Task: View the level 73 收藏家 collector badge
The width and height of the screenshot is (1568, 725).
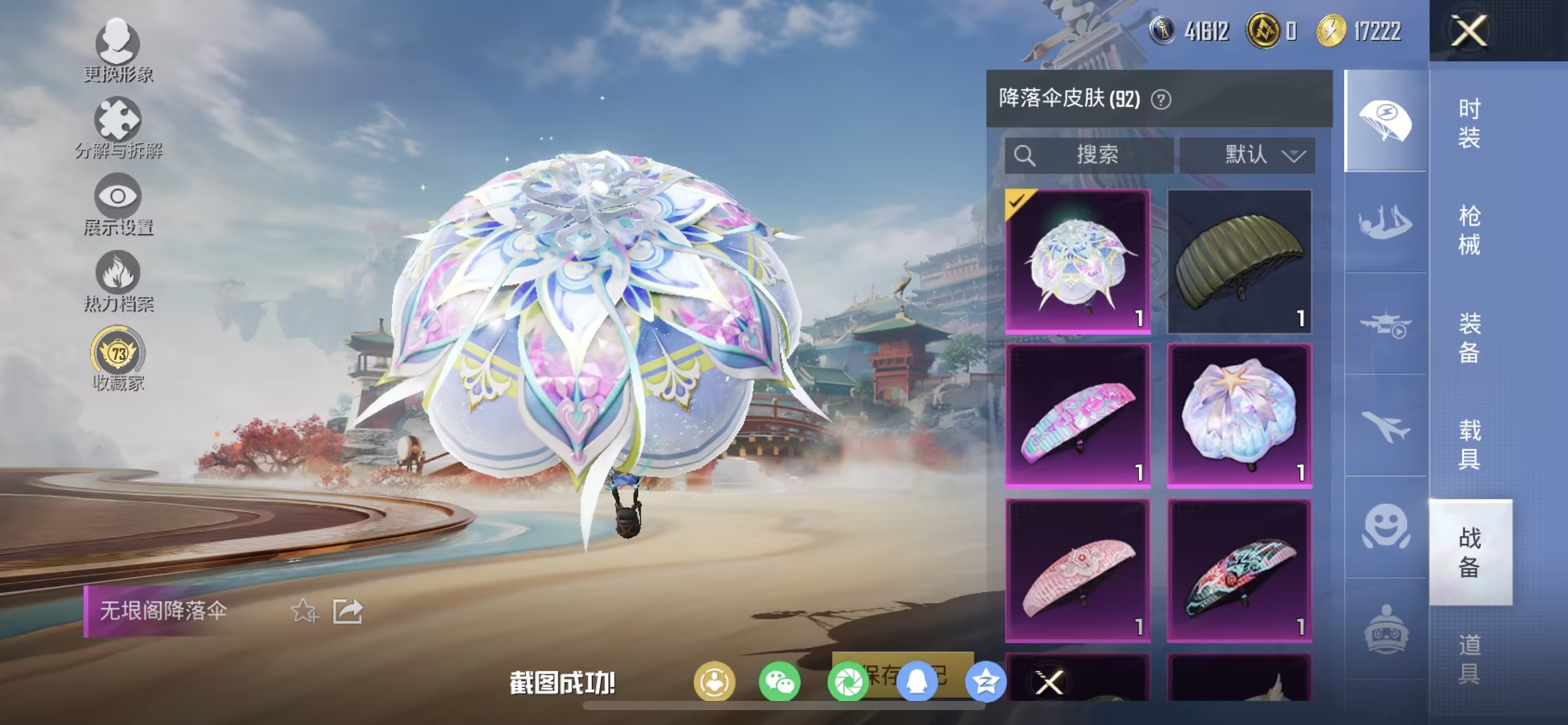Action: pyautogui.click(x=118, y=349)
